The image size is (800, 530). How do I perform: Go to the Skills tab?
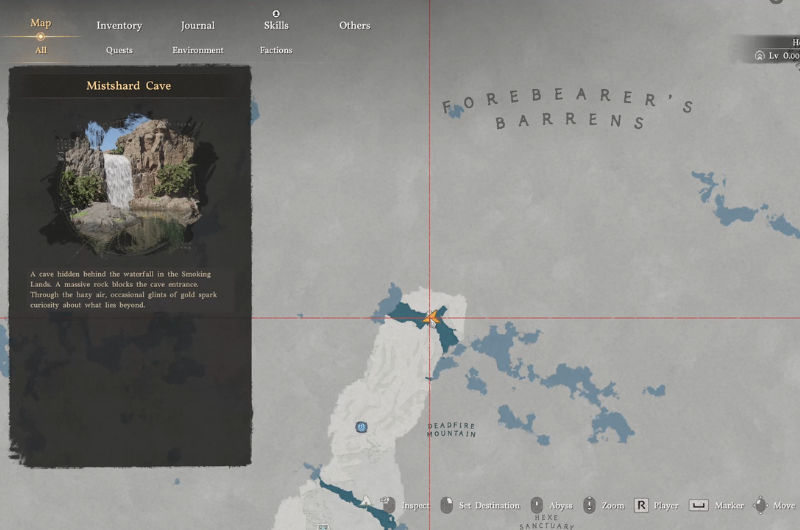pyautogui.click(x=276, y=25)
